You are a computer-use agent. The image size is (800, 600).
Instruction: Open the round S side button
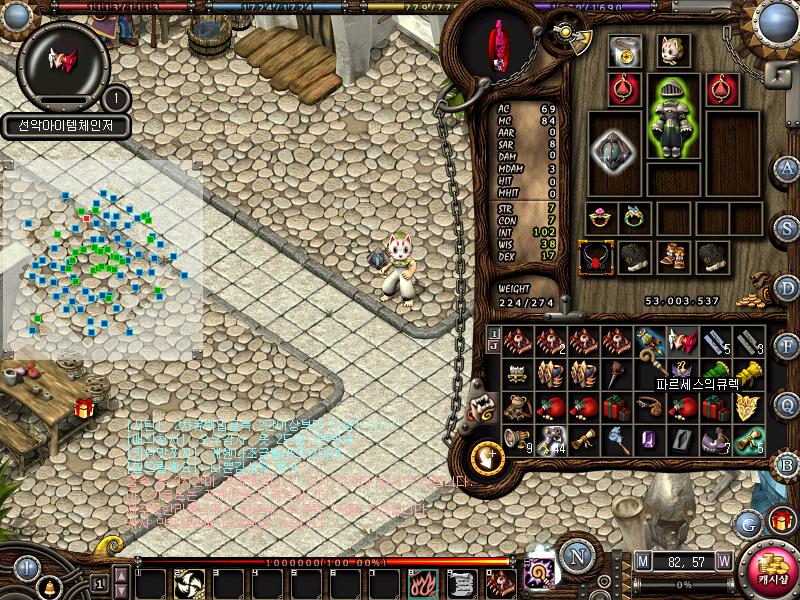[787, 227]
